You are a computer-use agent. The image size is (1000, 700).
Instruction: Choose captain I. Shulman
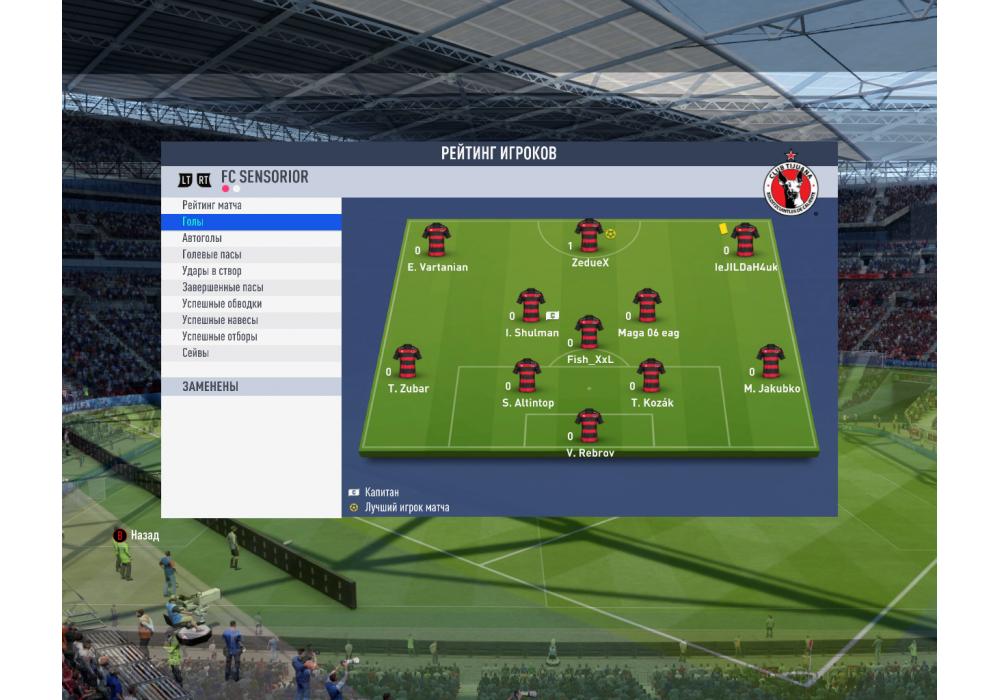[x=530, y=306]
